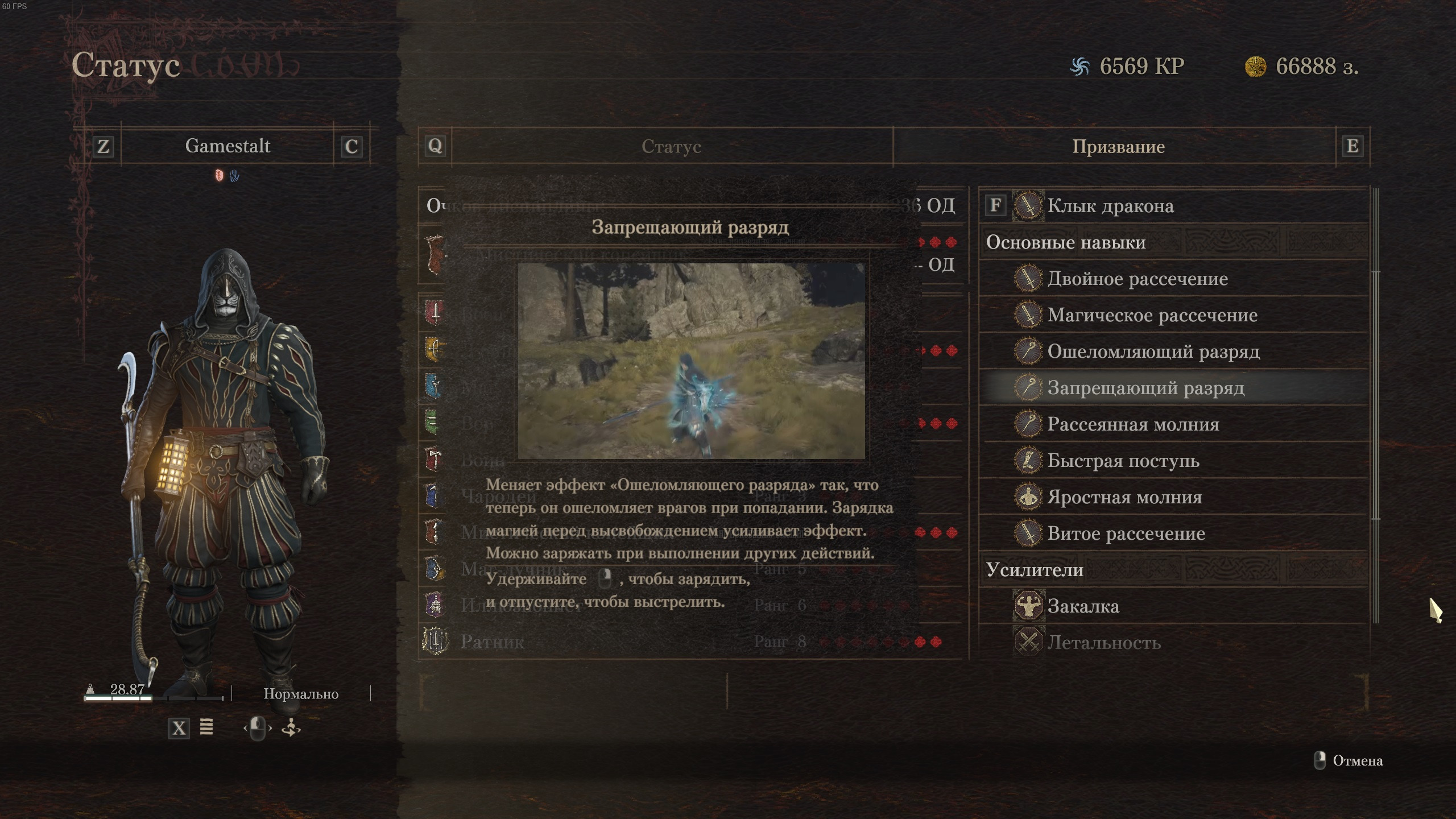Select Яростная молния skill entry

[1124, 497]
